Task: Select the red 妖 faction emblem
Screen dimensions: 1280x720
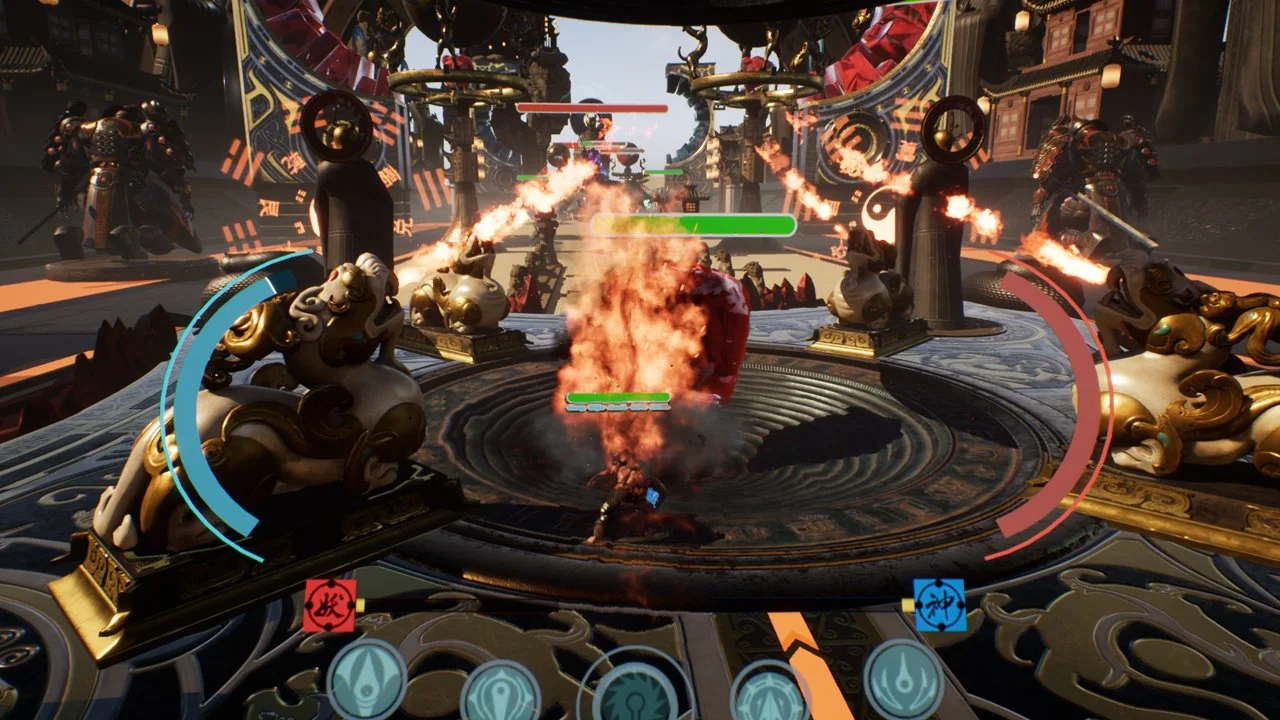Action: pos(329,605)
